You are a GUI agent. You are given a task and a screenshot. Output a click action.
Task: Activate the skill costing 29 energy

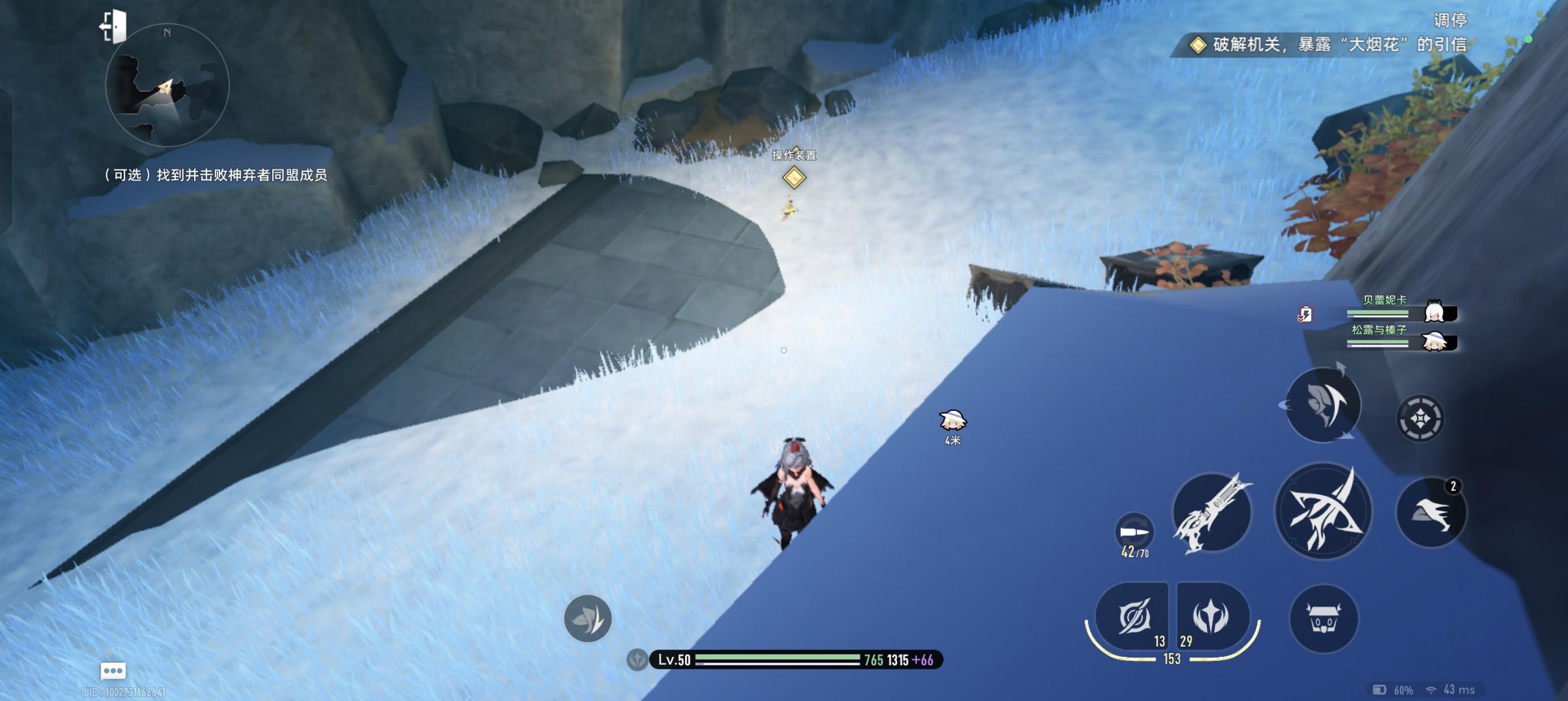point(1212,616)
